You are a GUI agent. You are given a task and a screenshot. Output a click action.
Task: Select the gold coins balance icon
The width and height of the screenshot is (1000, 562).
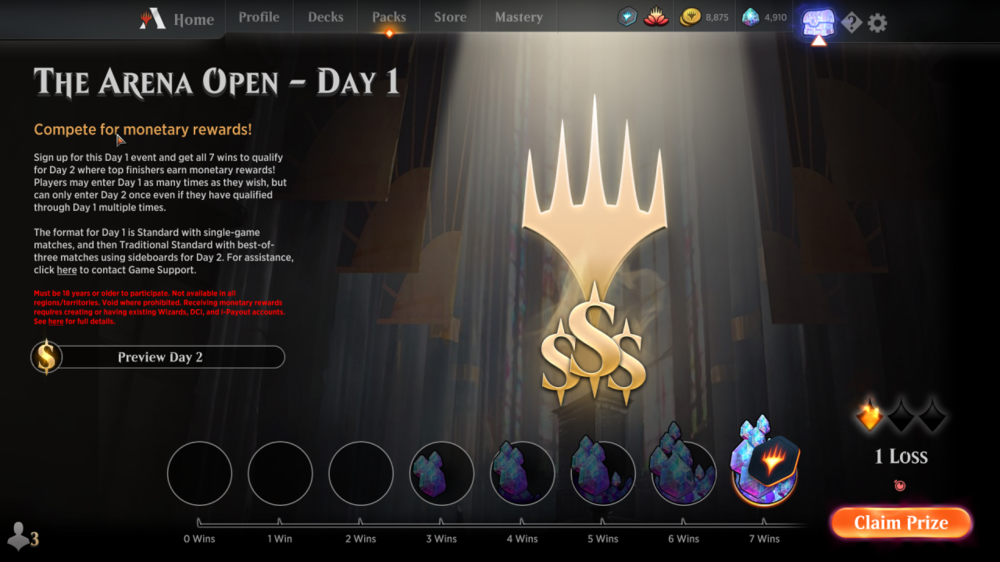pyautogui.click(x=690, y=17)
